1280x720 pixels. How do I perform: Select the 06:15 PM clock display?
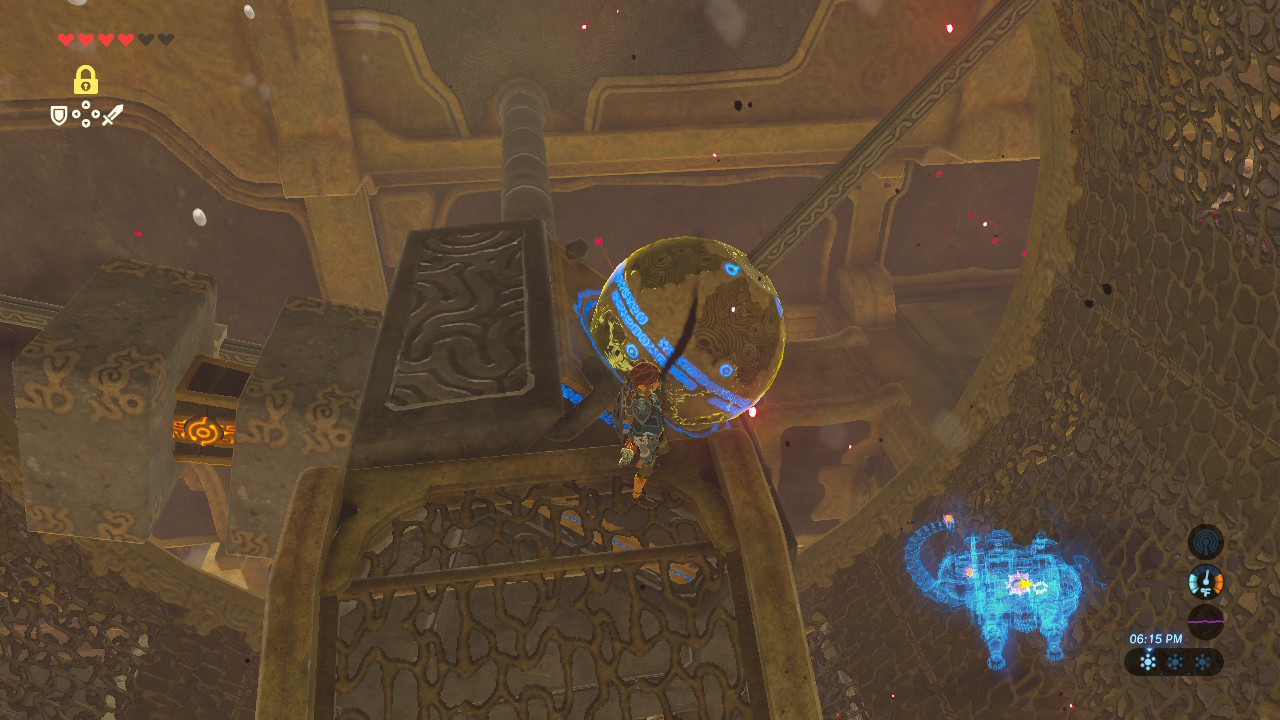(1156, 639)
